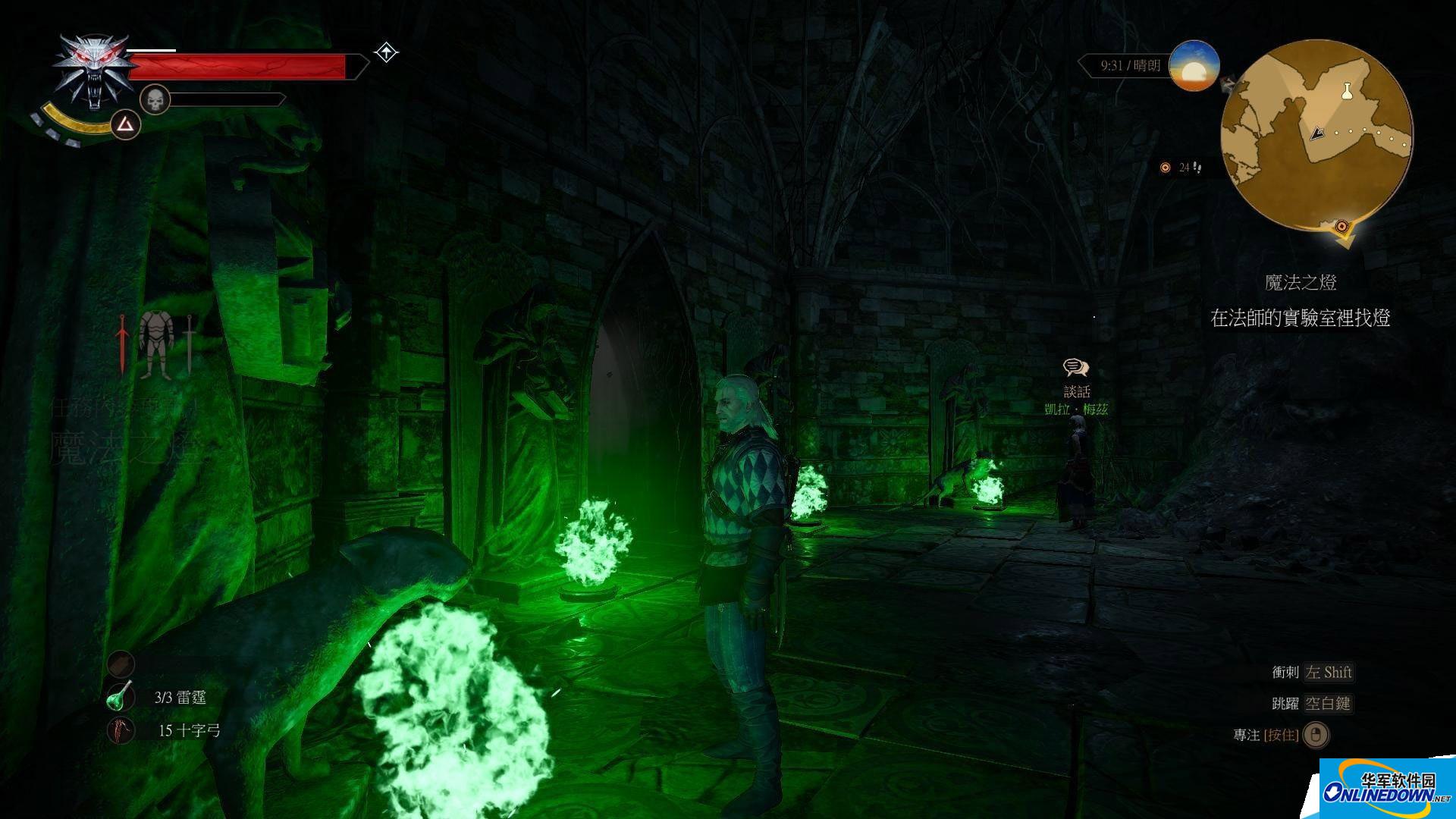This screenshot has height=819, width=1456.
Task: Select the Thunderbolt potion quick slot
Action: tap(121, 697)
